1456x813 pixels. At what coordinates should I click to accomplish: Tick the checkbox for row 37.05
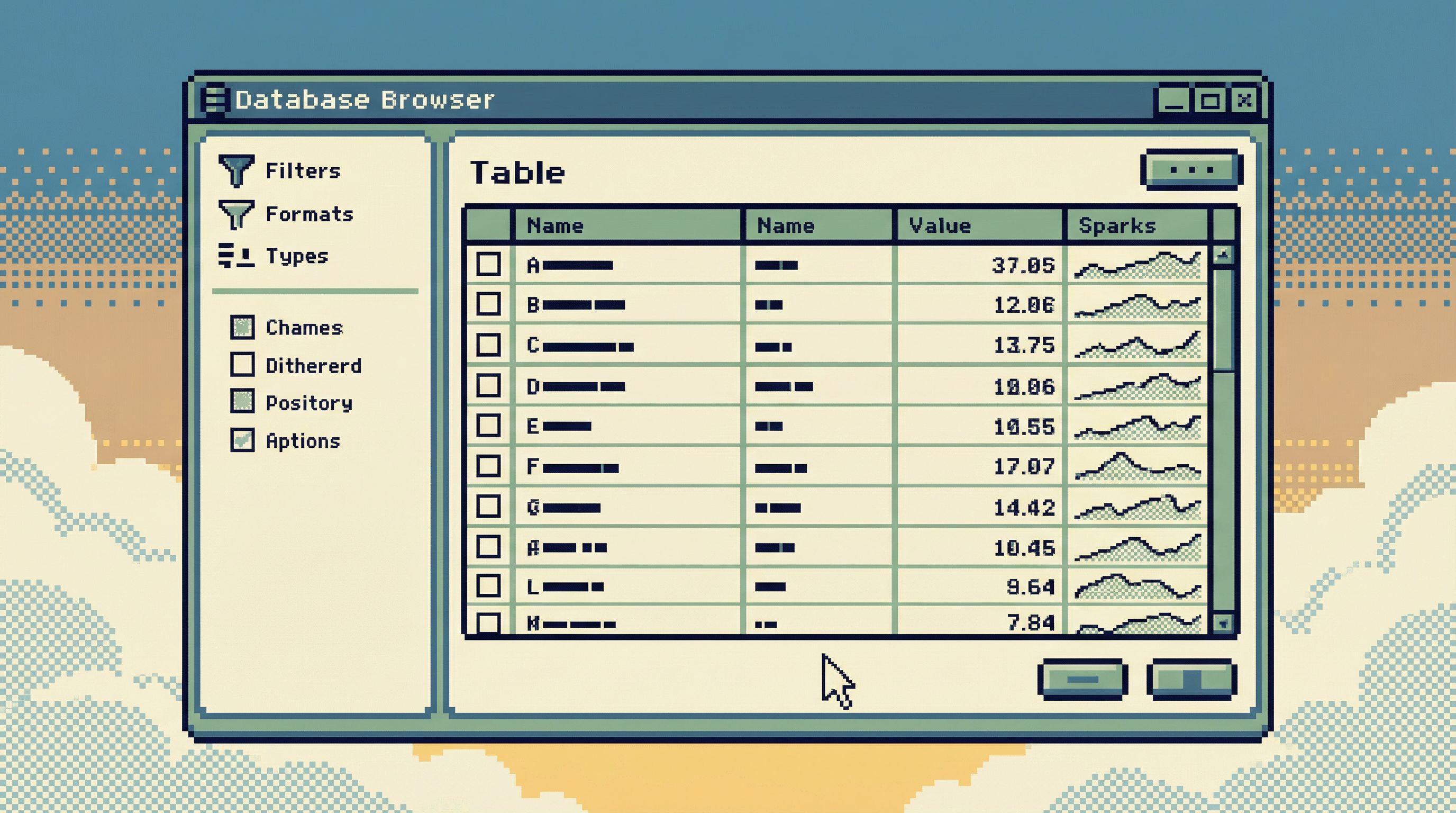pos(488,264)
